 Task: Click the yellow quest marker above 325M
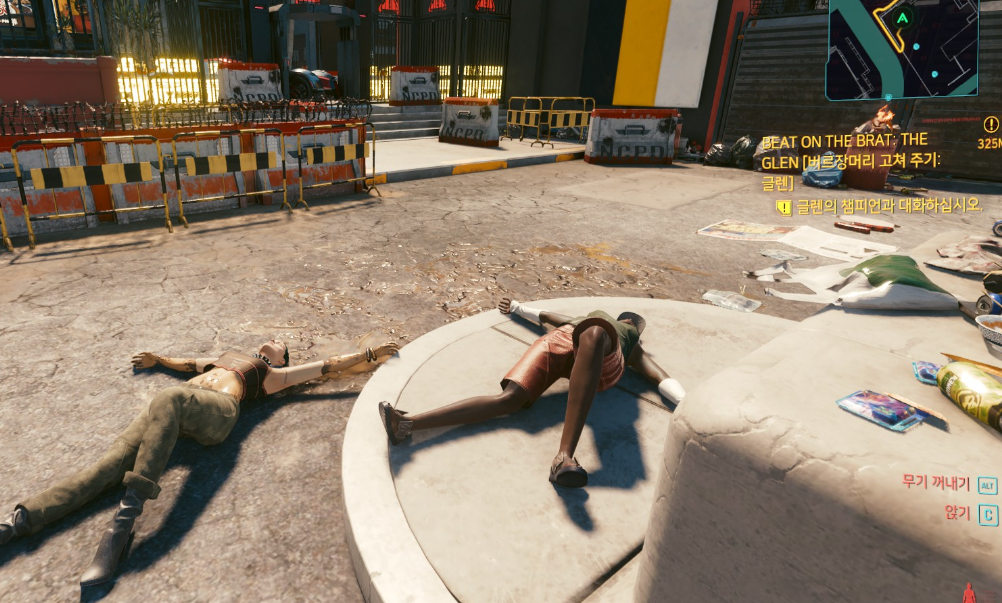991,125
